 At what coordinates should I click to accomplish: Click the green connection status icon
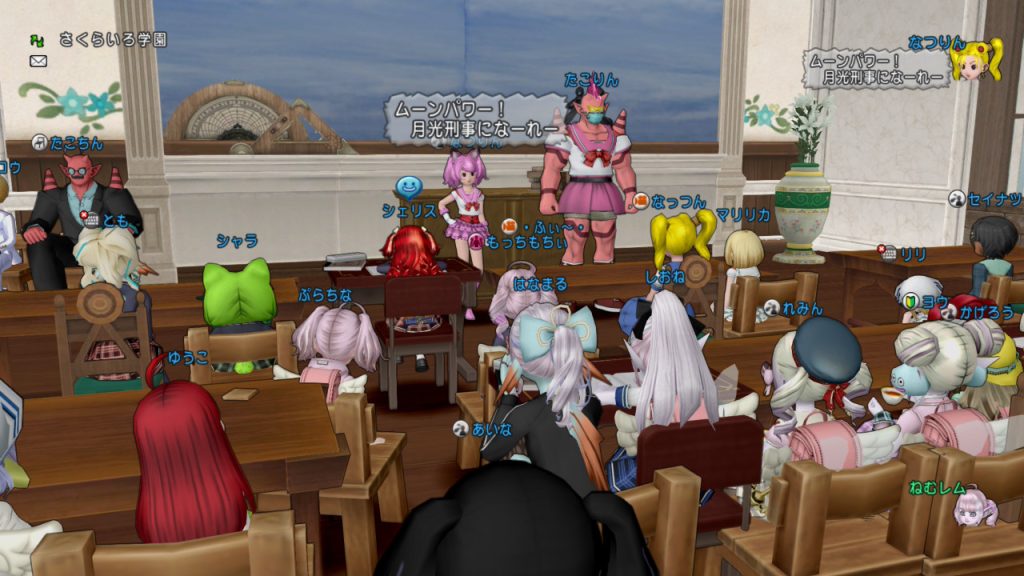[x=38, y=40]
